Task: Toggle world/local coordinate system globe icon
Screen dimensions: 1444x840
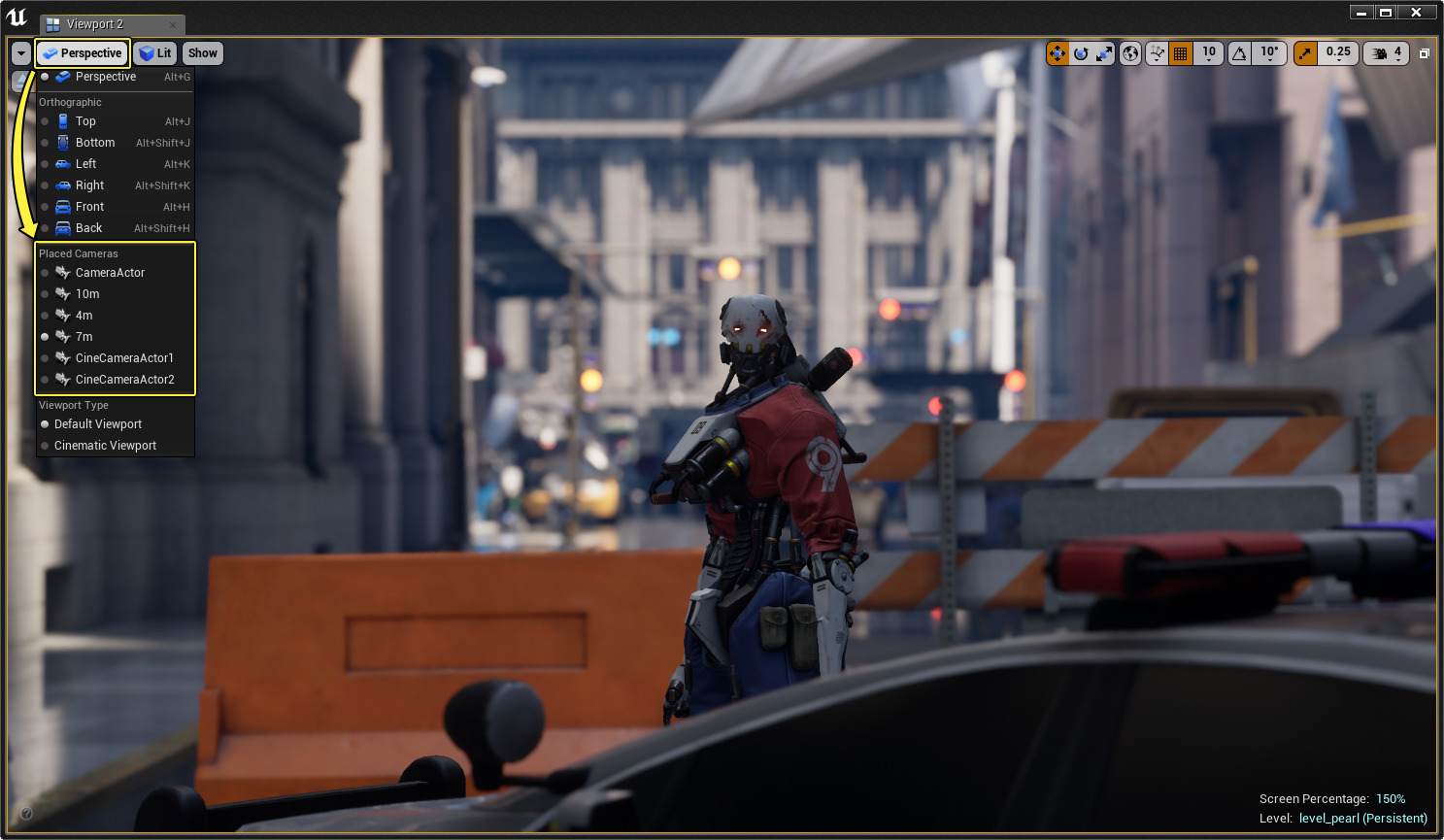Action: pos(1129,53)
